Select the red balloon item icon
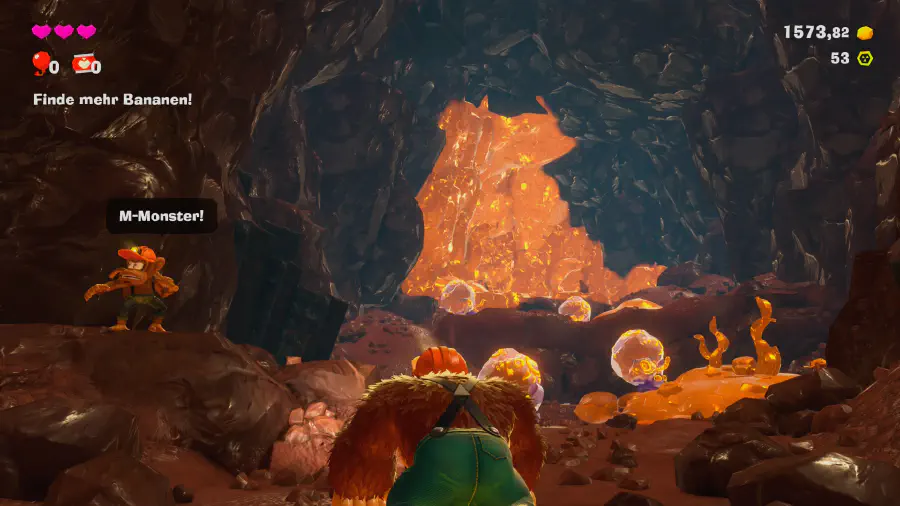 click(x=40, y=65)
